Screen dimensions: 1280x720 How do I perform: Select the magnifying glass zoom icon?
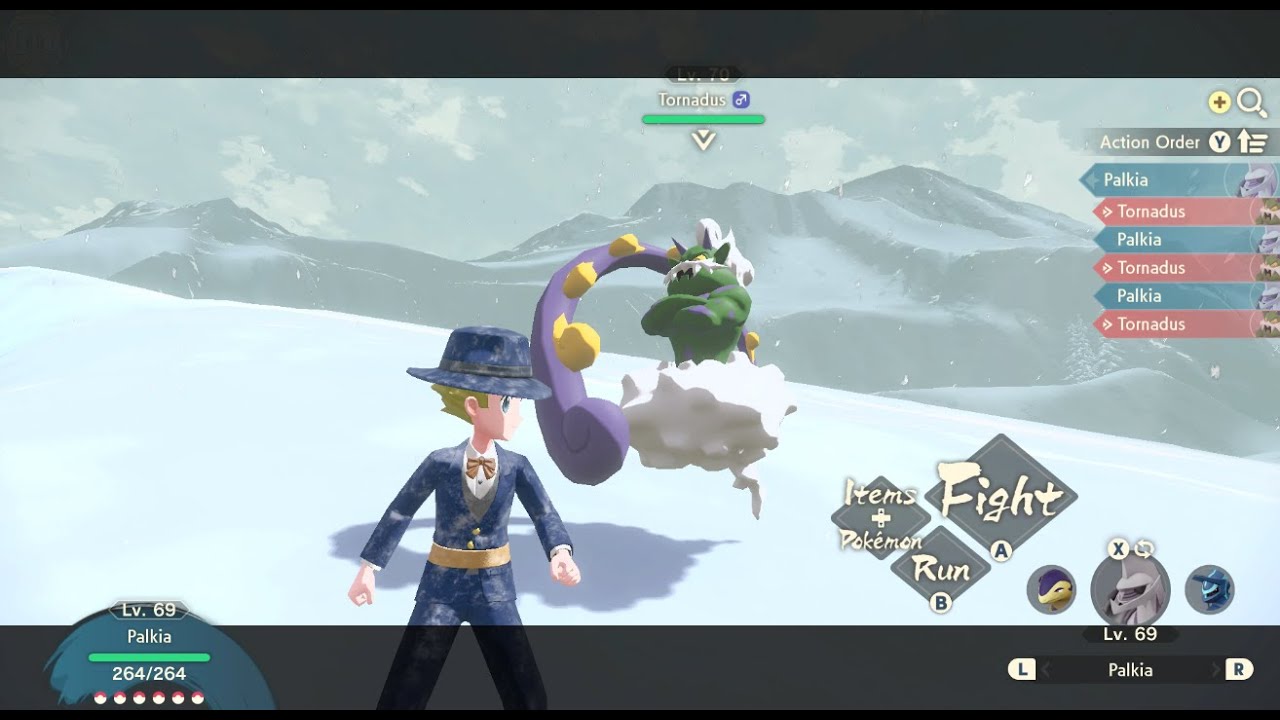[1252, 103]
